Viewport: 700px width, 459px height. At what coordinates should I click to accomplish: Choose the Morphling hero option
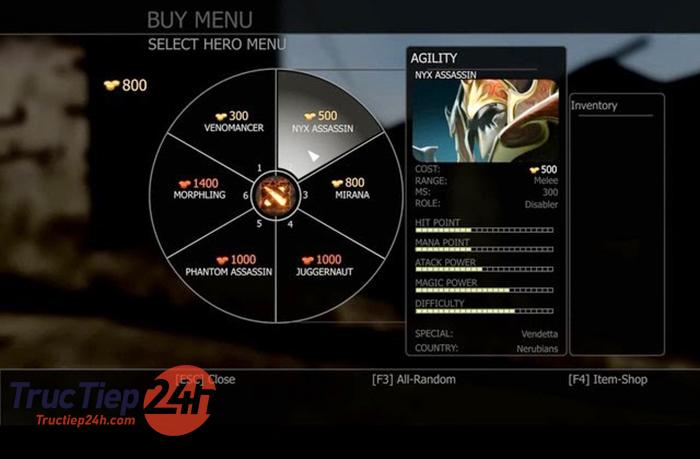[x=198, y=189]
